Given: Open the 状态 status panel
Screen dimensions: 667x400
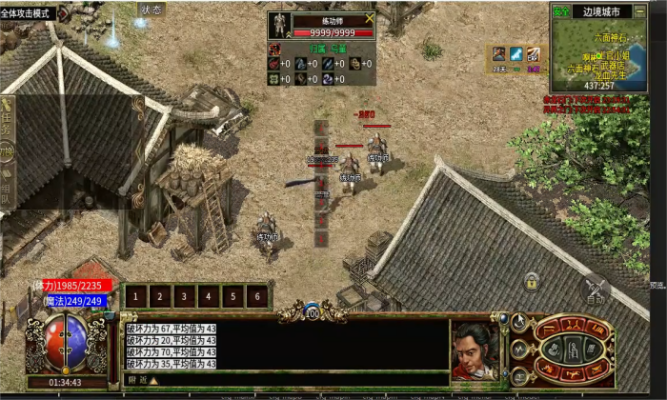Looking at the screenshot, I should click(x=150, y=9).
